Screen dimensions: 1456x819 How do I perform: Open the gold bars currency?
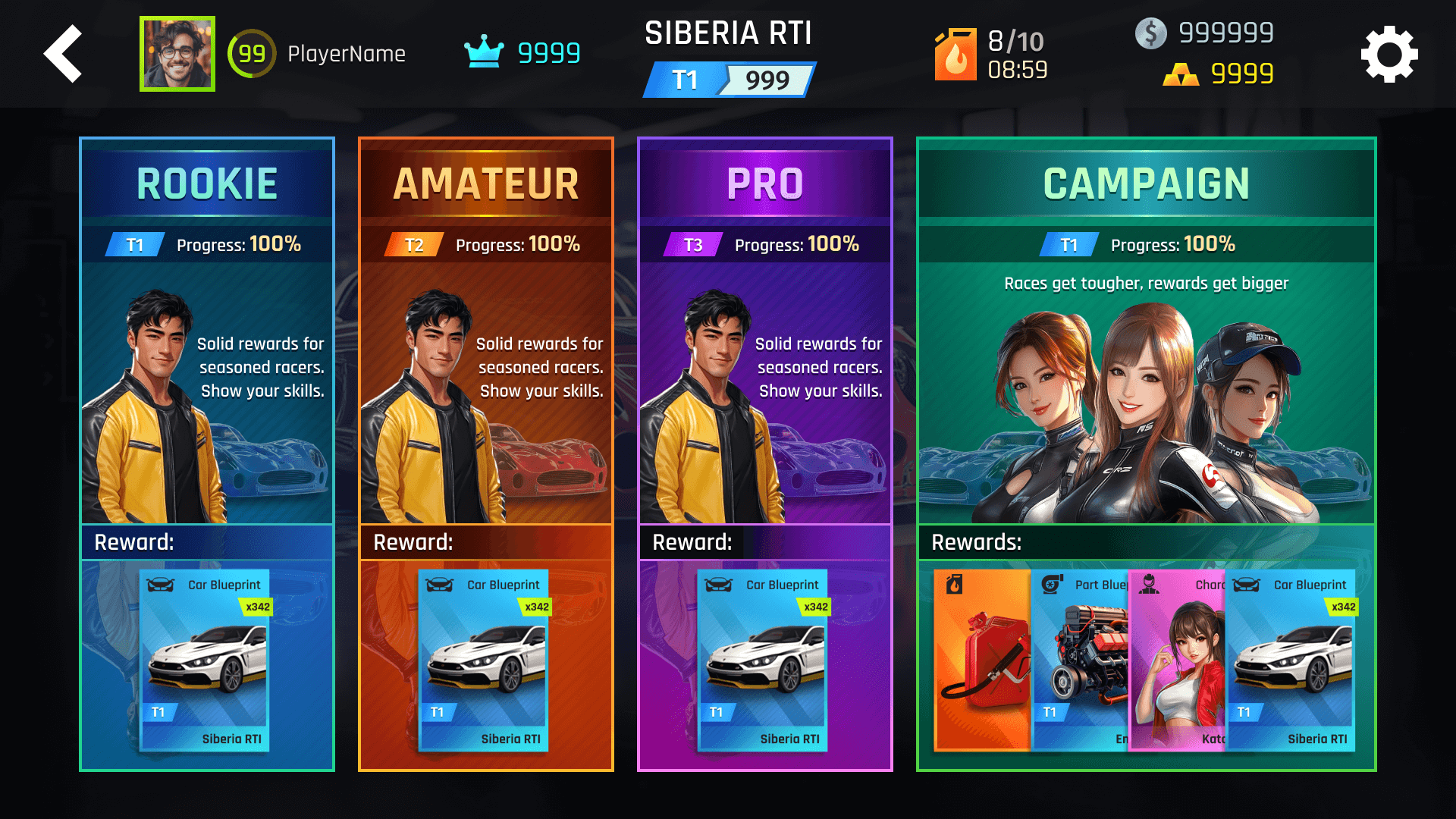coord(1180,74)
